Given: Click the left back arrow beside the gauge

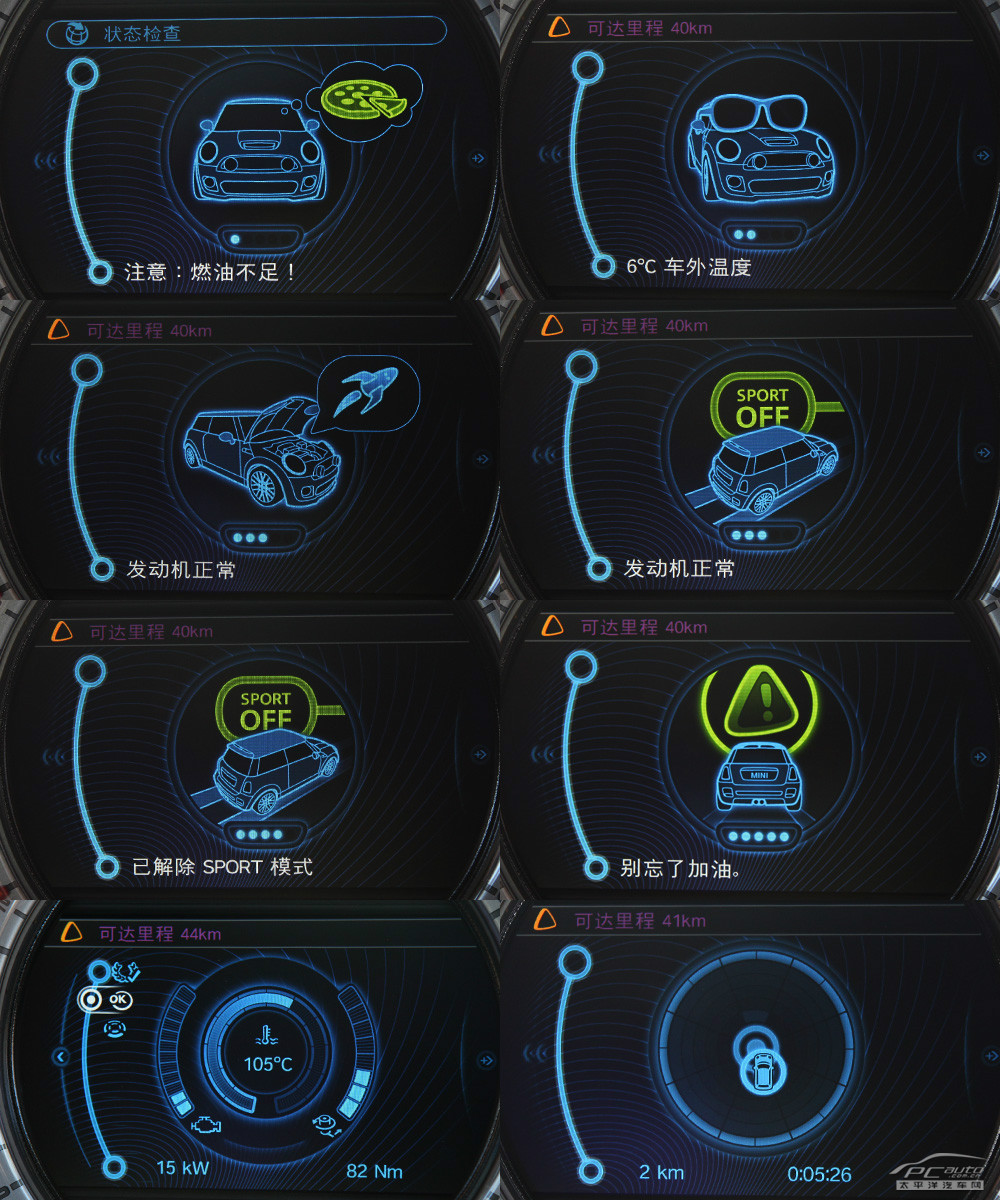Looking at the screenshot, I should [x=61, y=1056].
